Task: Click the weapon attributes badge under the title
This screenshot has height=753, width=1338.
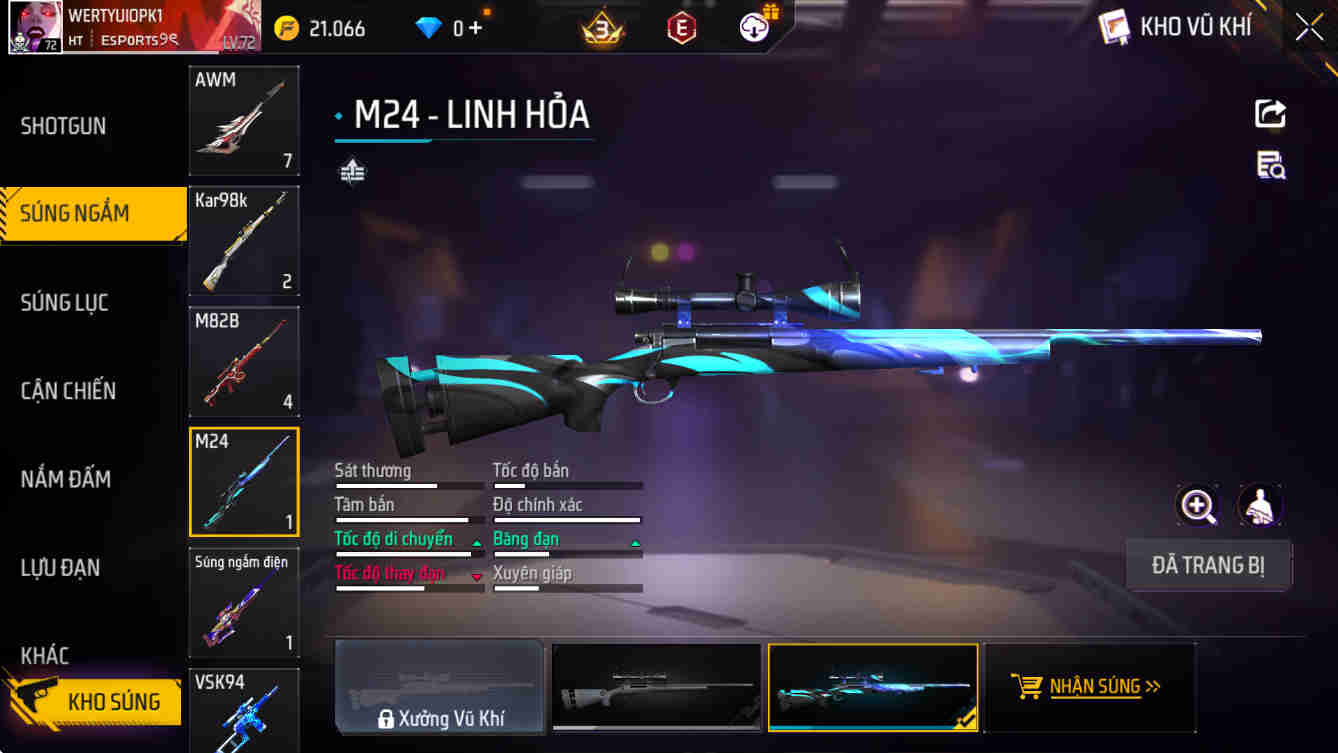Action: tap(354, 171)
